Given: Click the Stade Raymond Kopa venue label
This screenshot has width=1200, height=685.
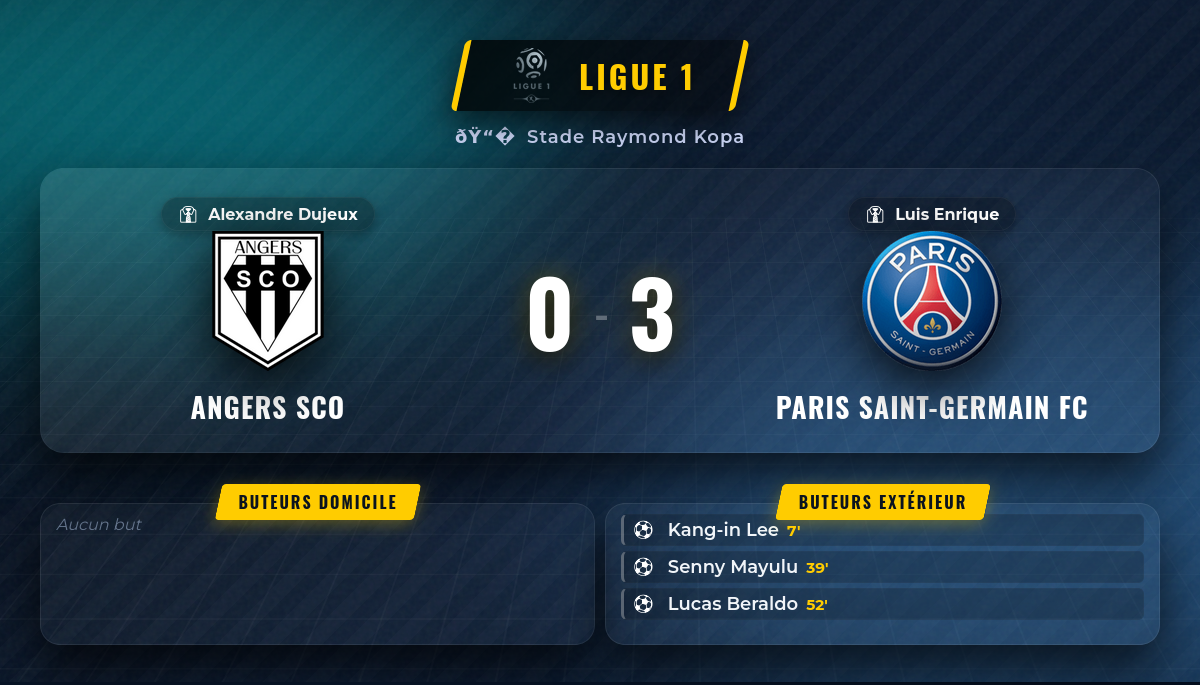Looking at the screenshot, I should [600, 137].
